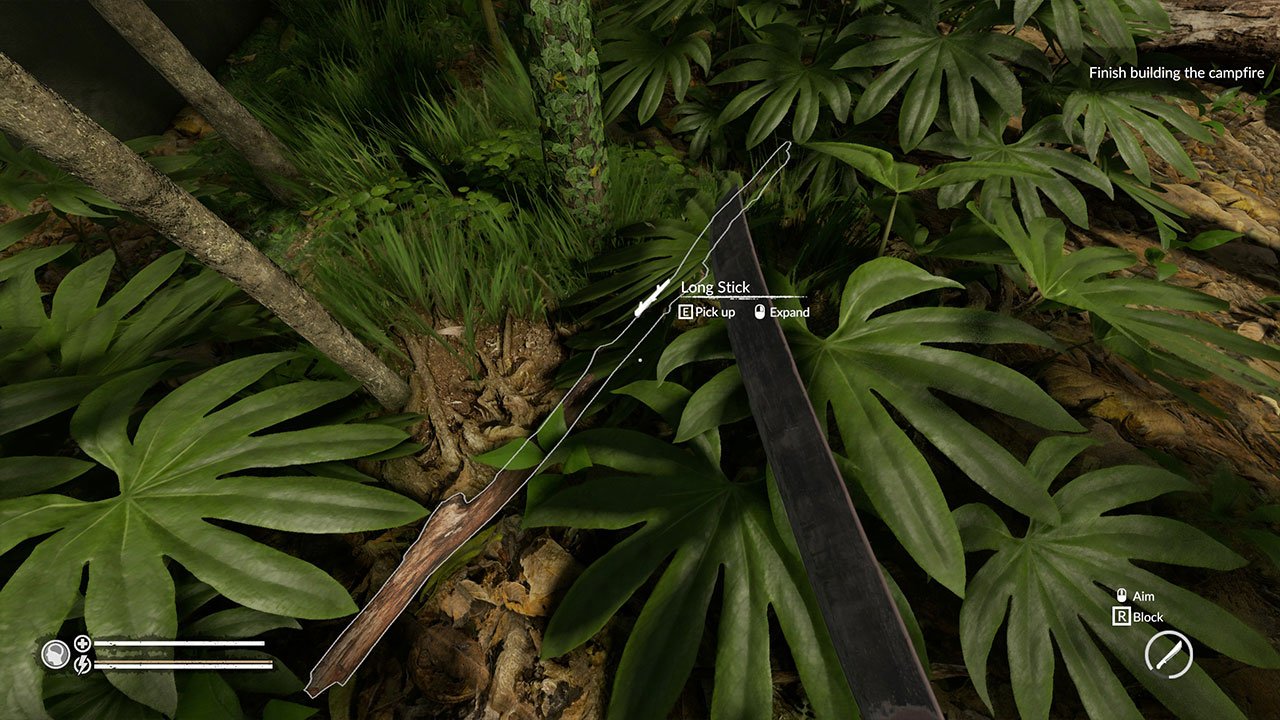Click the stamina lightning bolt icon
Viewport: 1280px width, 720px height.
click(x=82, y=666)
